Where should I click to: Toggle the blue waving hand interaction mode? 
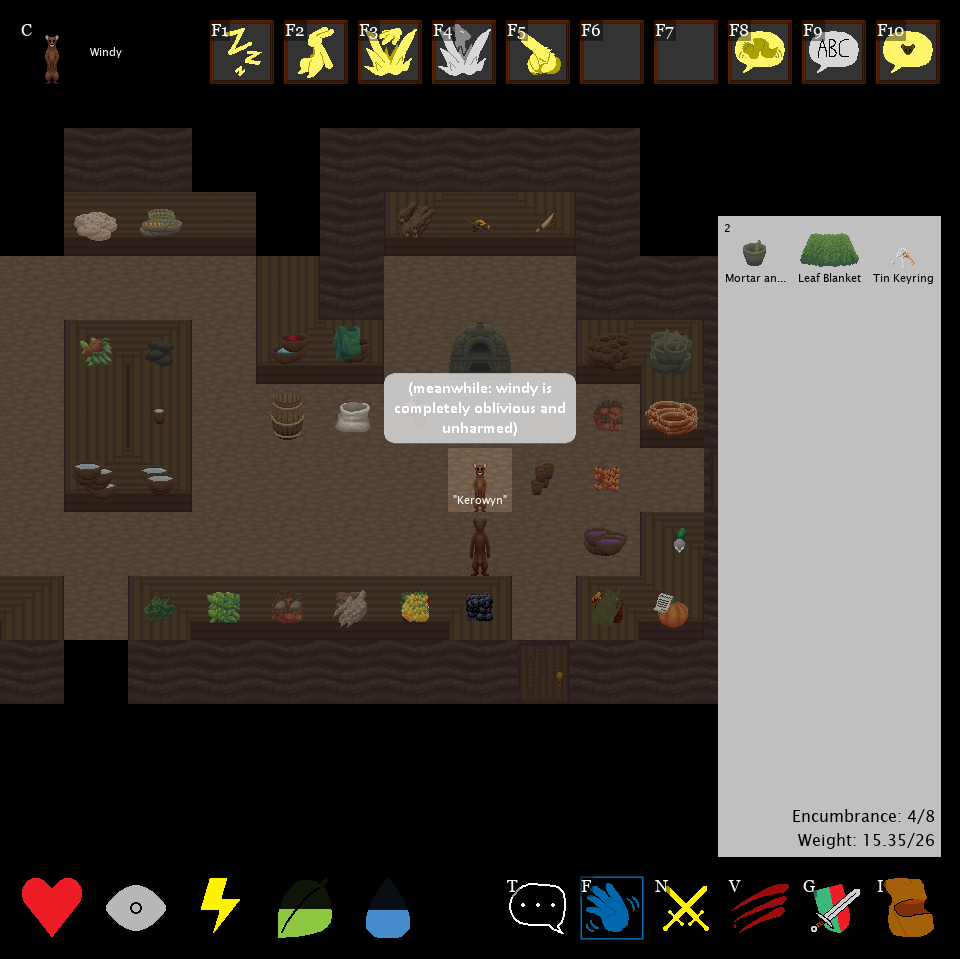pyautogui.click(x=611, y=907)
